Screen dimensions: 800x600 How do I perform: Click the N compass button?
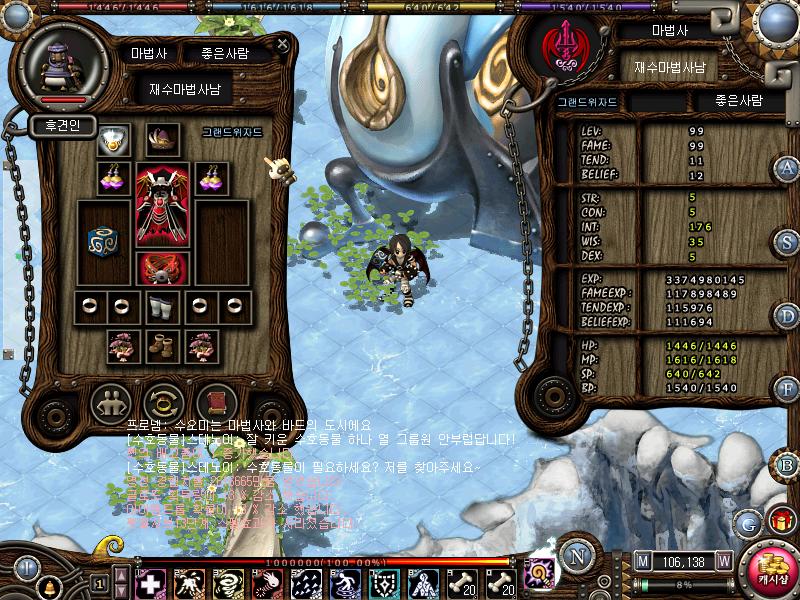(x=576, y=556)
